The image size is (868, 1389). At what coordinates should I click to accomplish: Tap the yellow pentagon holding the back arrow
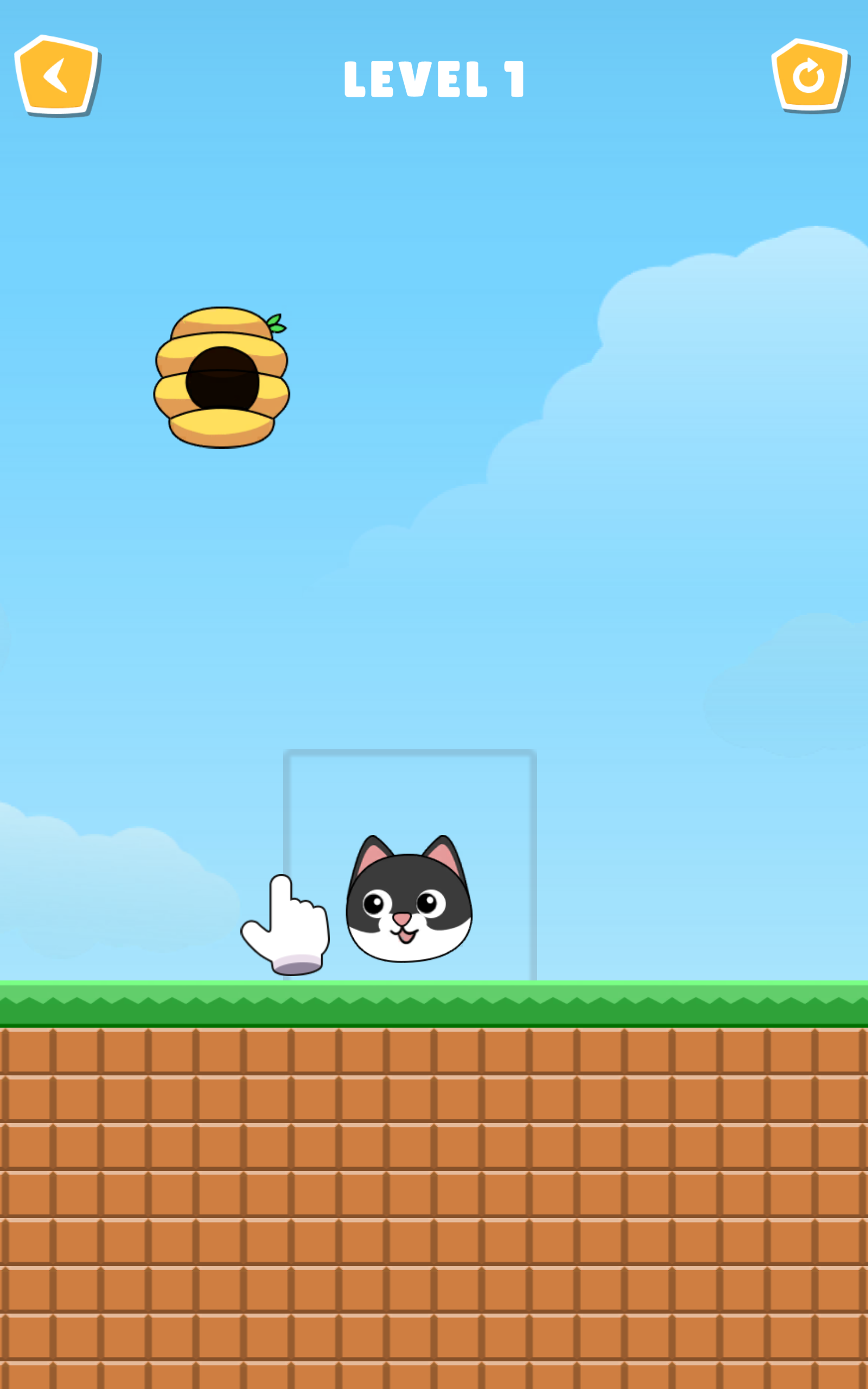[x=56, y=75]
